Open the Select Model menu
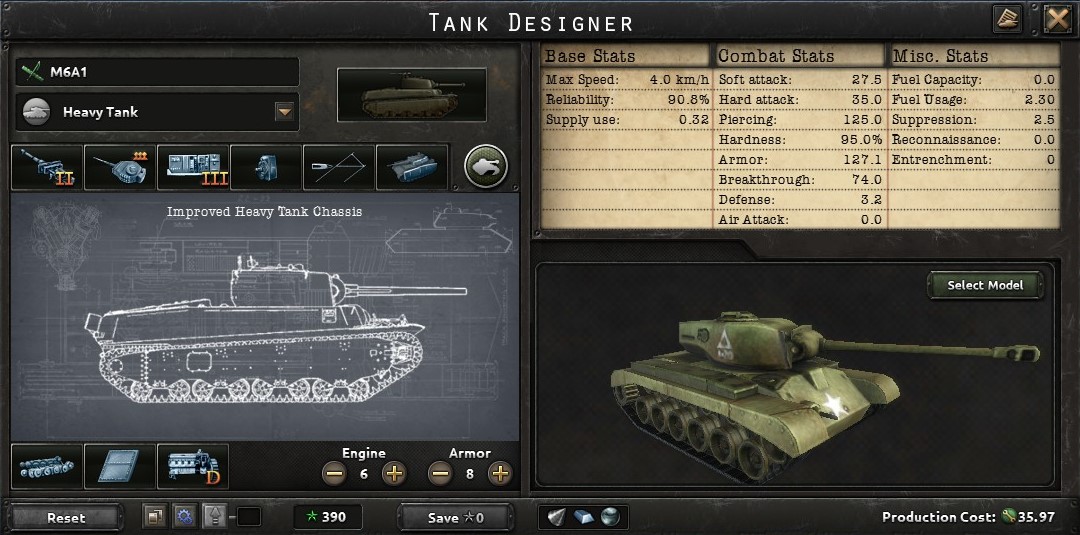The height and width of the screenshot is (535, 1080). 985,285
